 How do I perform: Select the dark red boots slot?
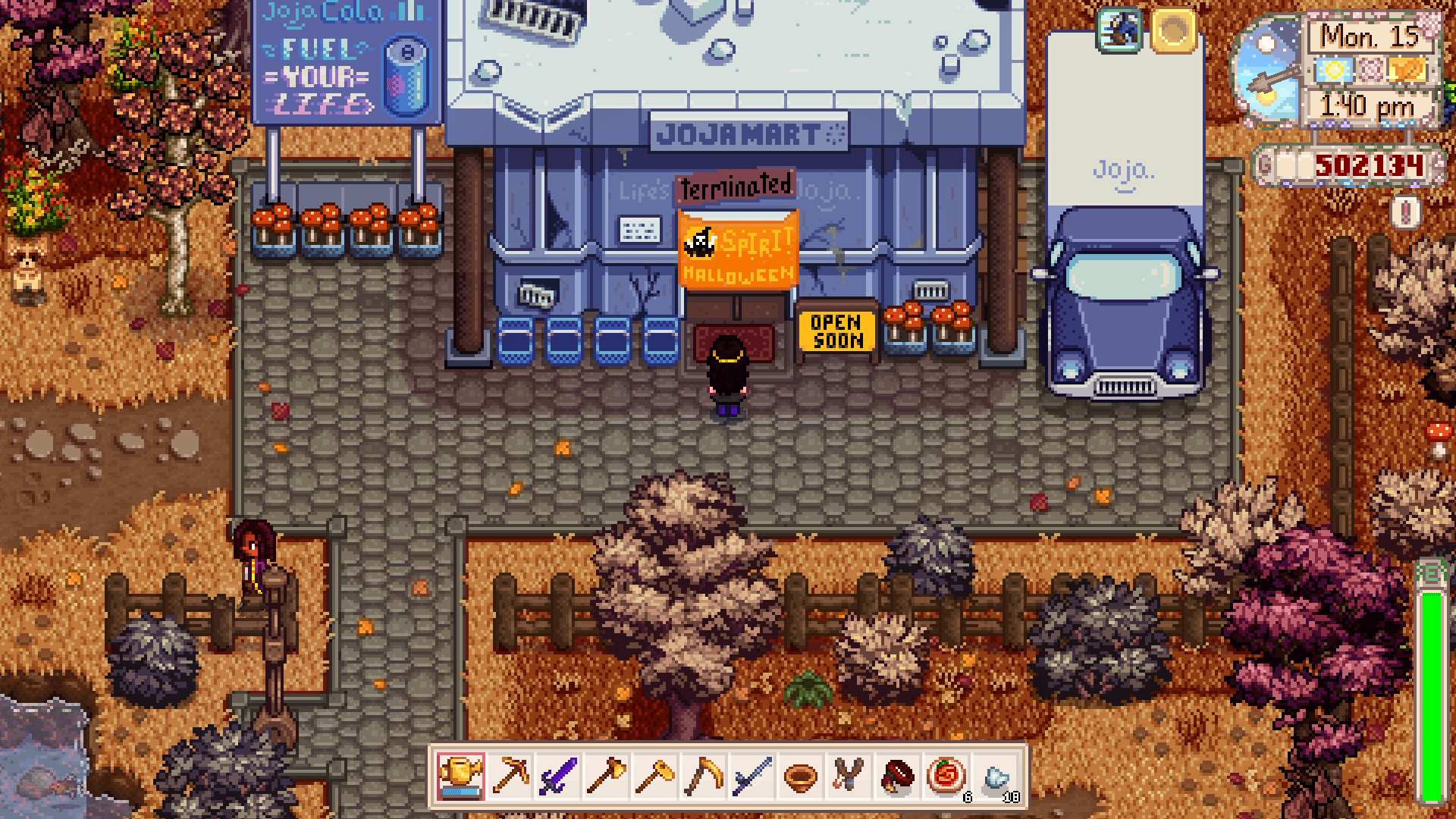[898, 777]
